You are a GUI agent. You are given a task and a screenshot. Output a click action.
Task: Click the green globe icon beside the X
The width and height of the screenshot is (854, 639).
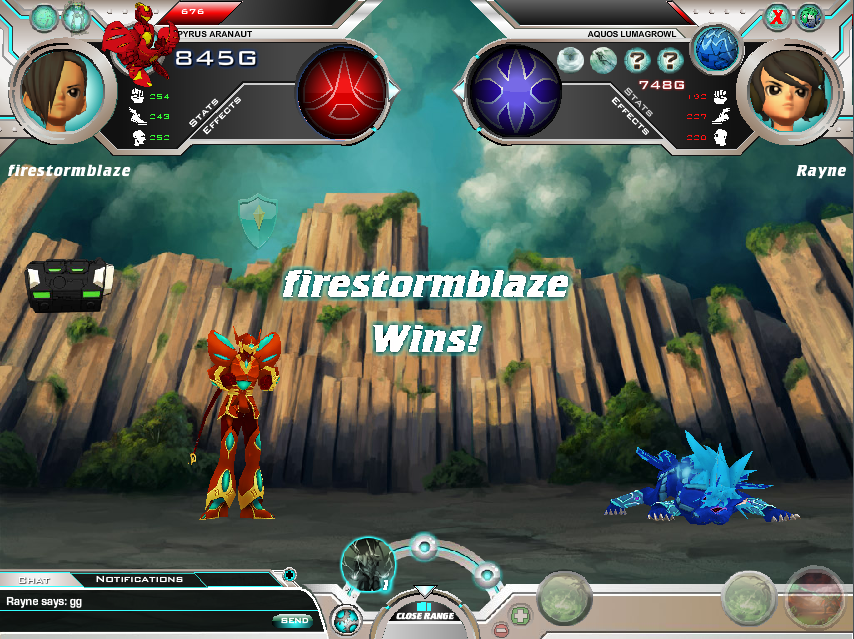[809, 17]
